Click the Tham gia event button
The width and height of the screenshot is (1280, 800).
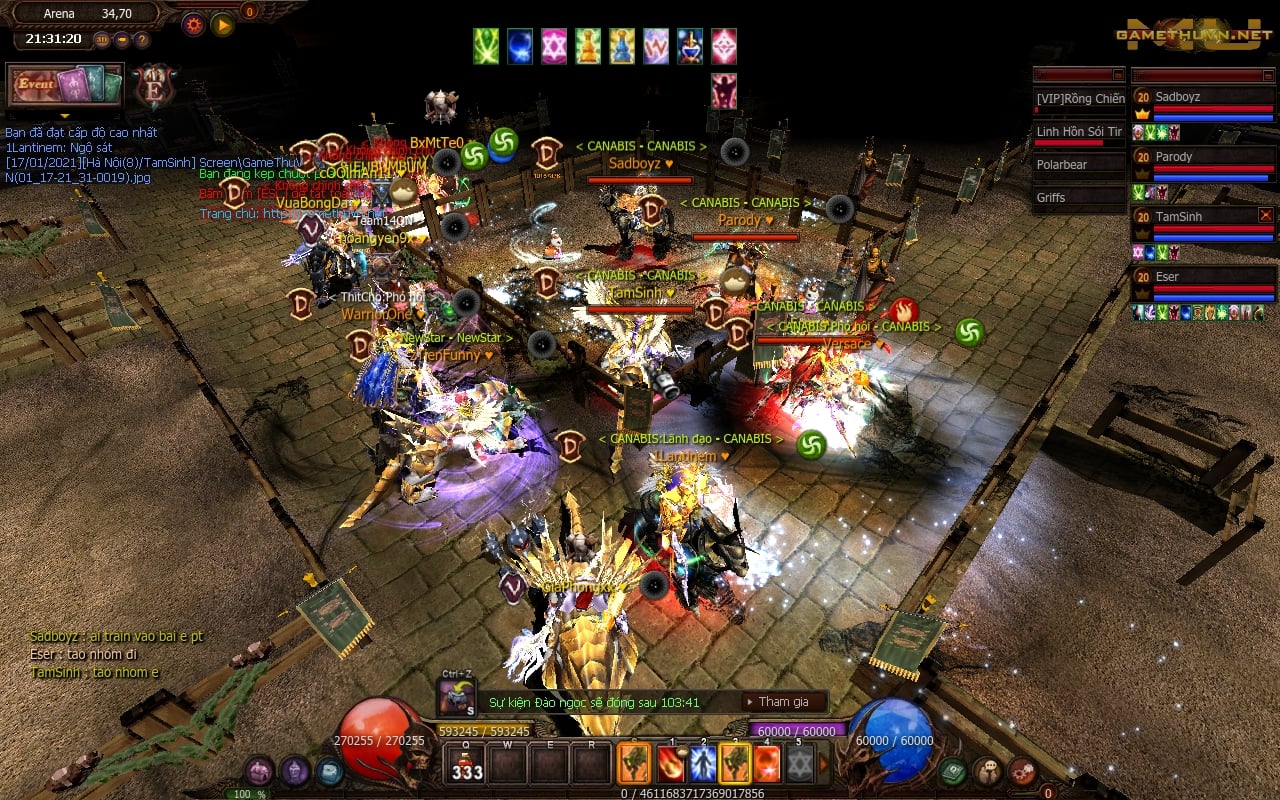pyautogui.click(x=784, y=702)
